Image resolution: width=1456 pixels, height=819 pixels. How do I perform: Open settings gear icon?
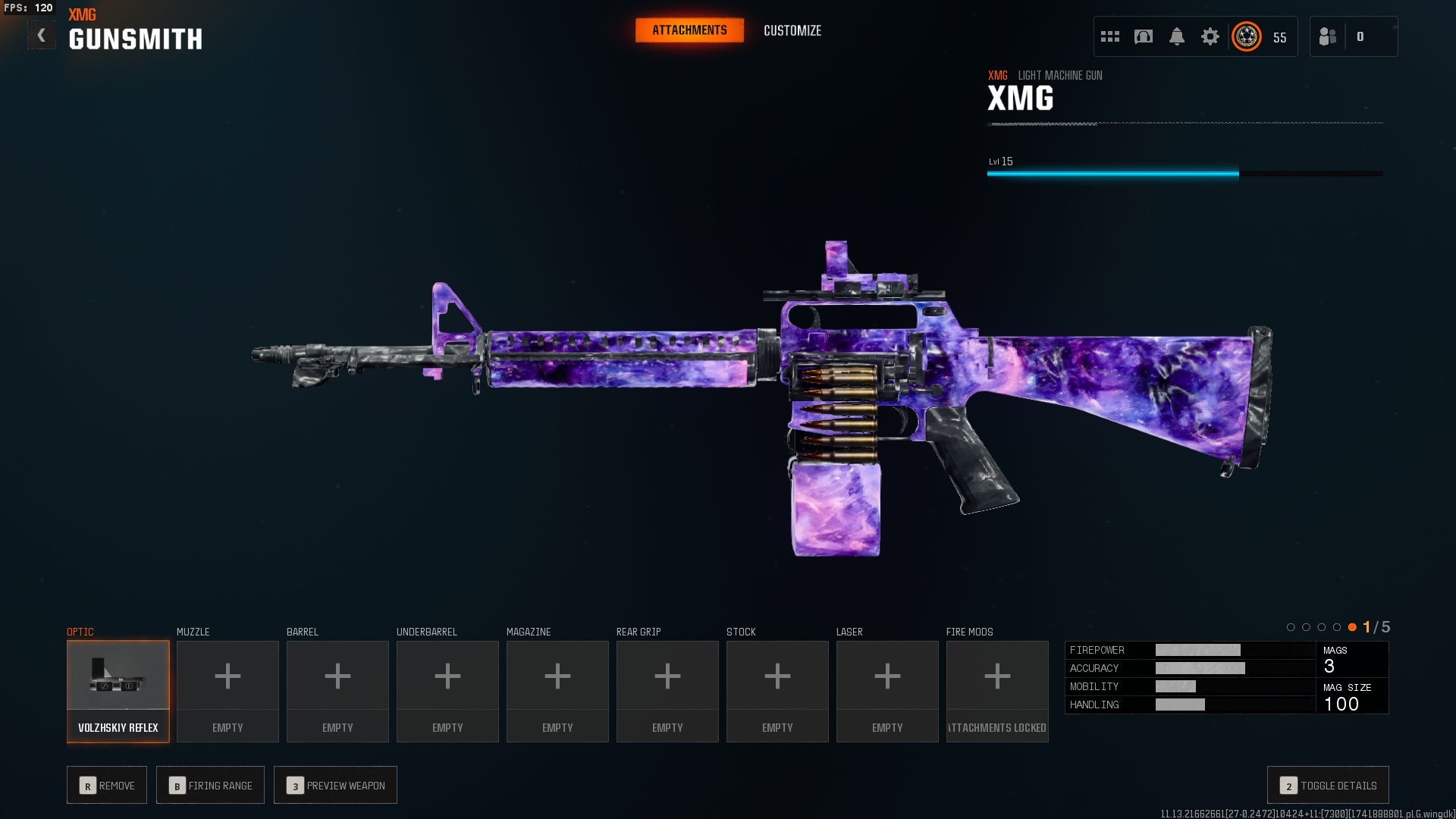click(1210, 36)
